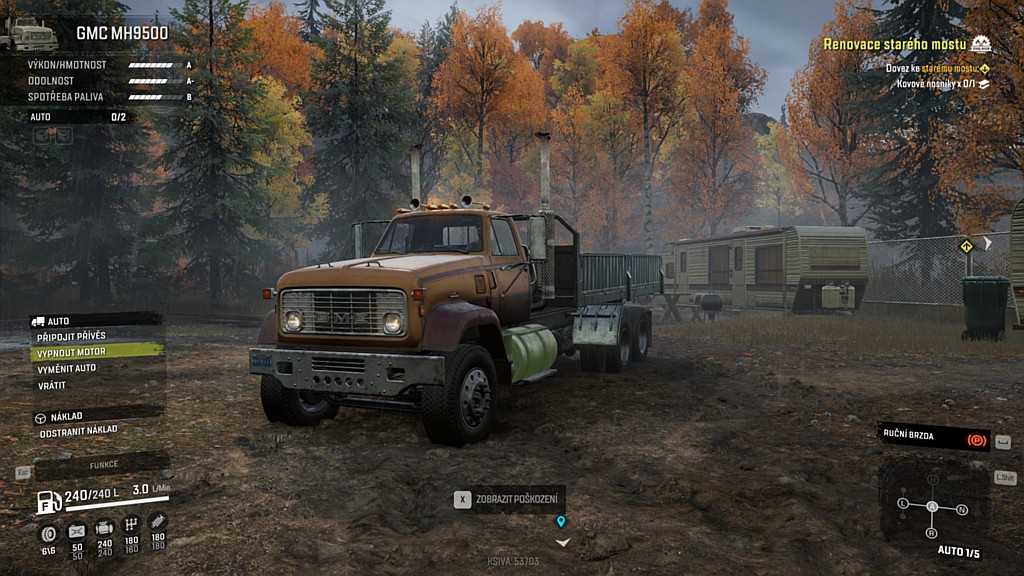This screenshot has width=1024, height=576.
Task: Select the A automatic gear node
Action: (x=932, y=507)
